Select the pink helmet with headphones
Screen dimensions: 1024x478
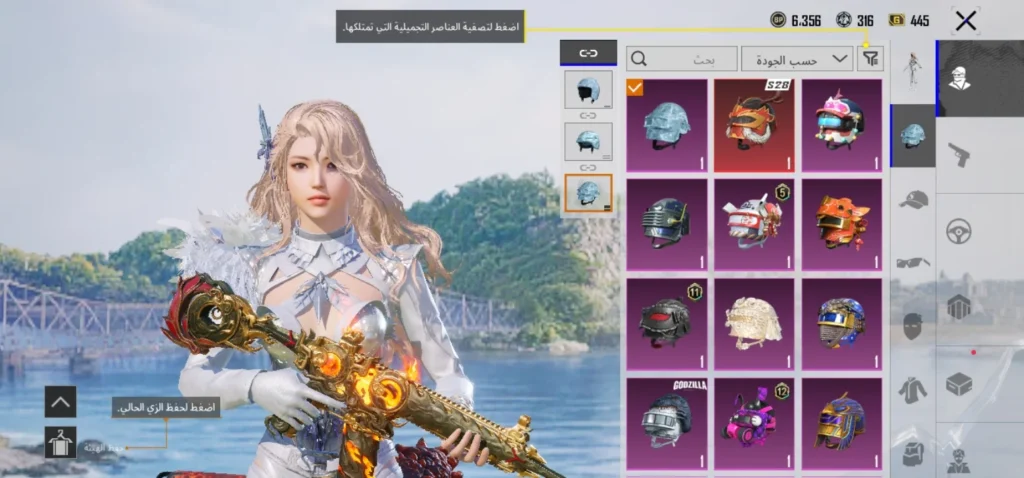pos(841,126)
